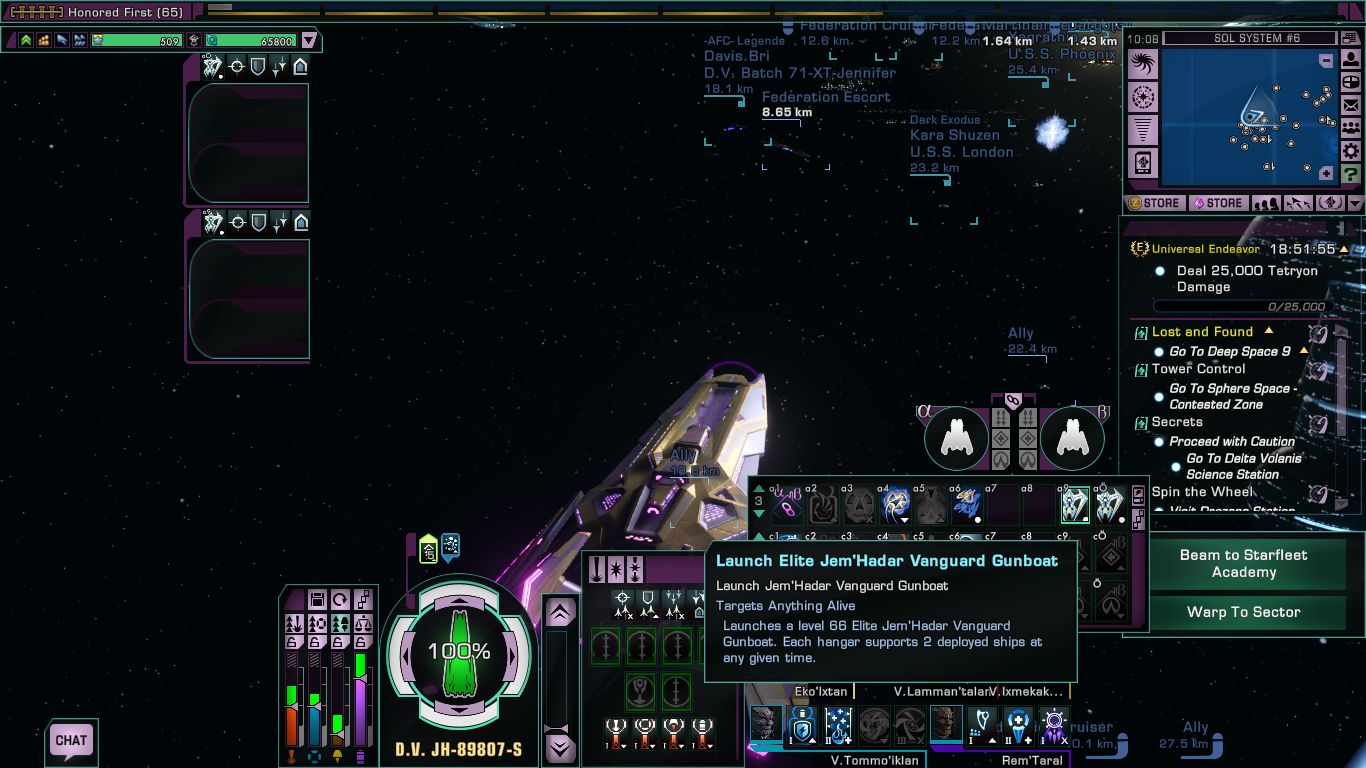Expand the dropdown arrow beside the experience bar
Screen dimensions: 1366x768
(309, 41)
